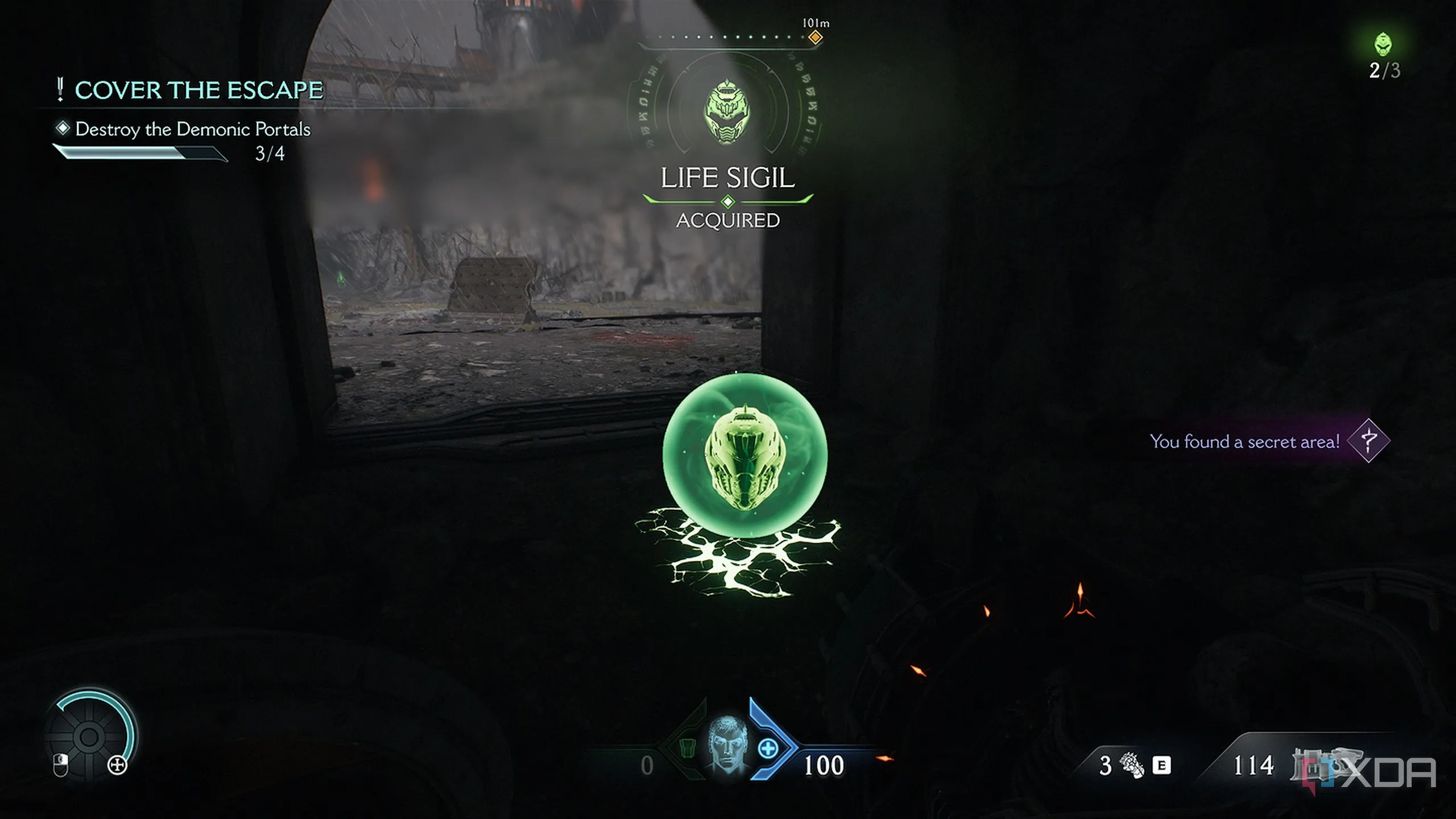Open the secret area question mark notification
Screen dimensions: 1456x819
[x=1368, y=441]
